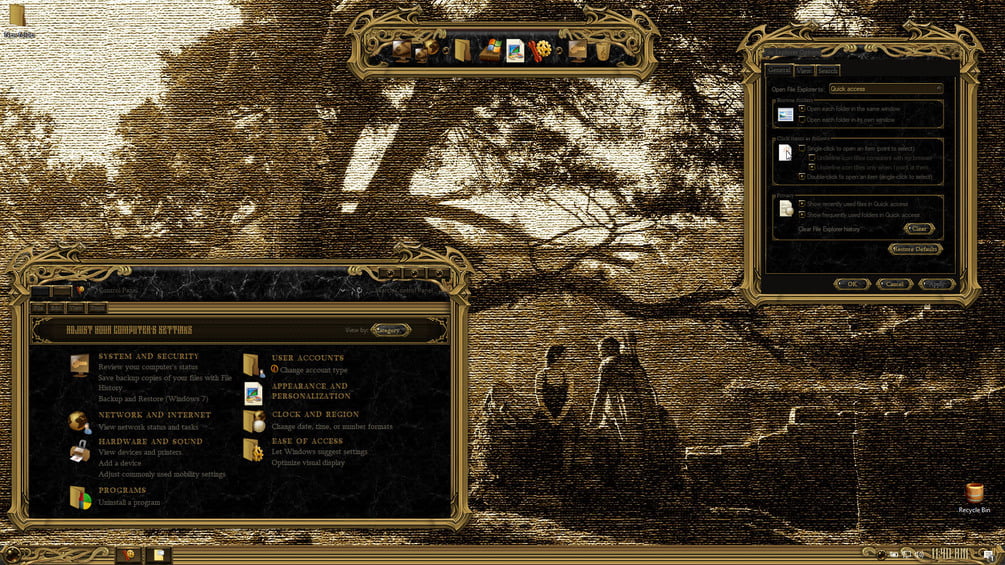The image size is (1005, 565).
Task: Click Uninstall a program link
Action: (x=128, y=502)
